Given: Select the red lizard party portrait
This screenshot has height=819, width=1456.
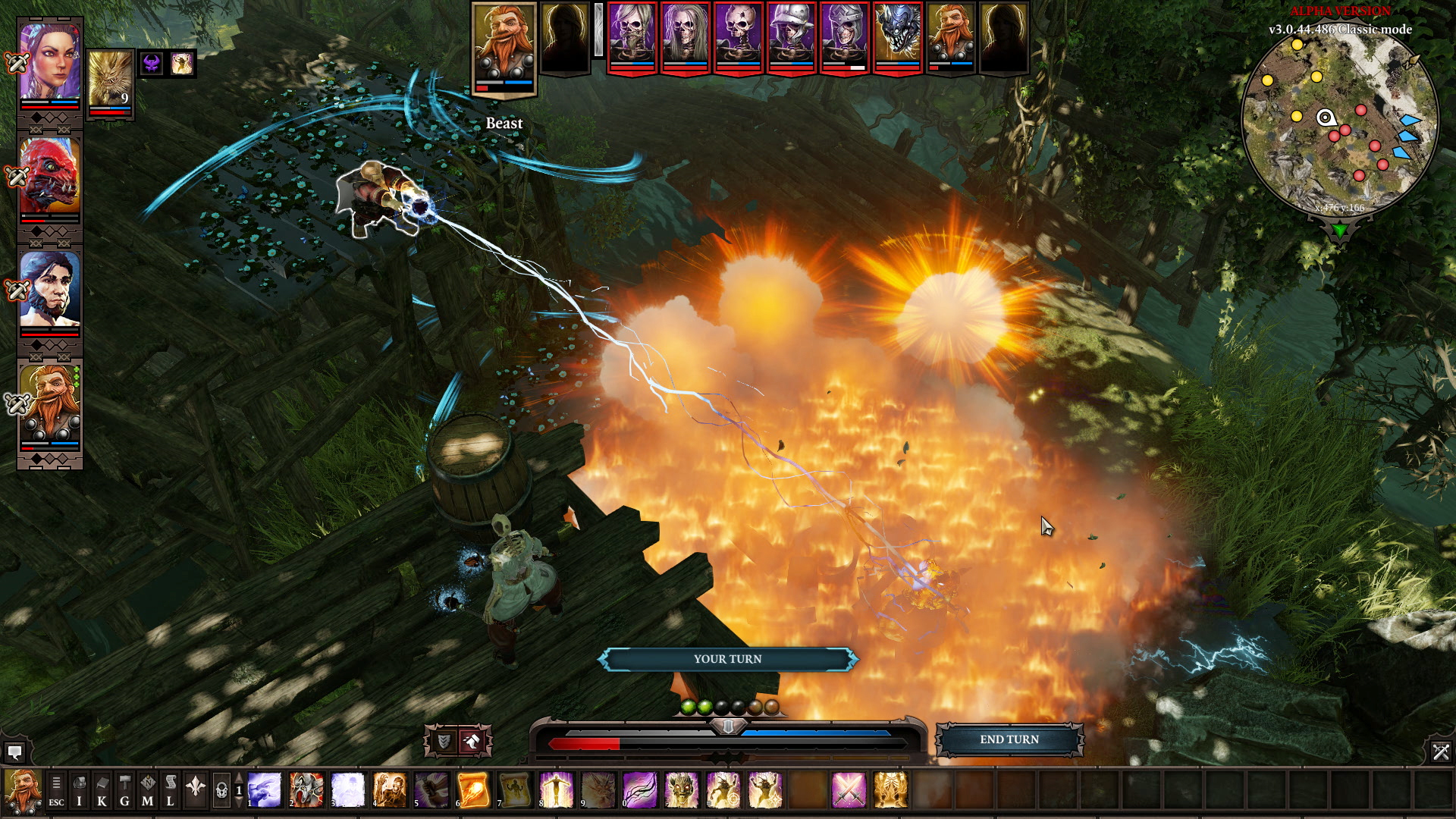Looking at the screenshot, I should [x=49, y=176].
